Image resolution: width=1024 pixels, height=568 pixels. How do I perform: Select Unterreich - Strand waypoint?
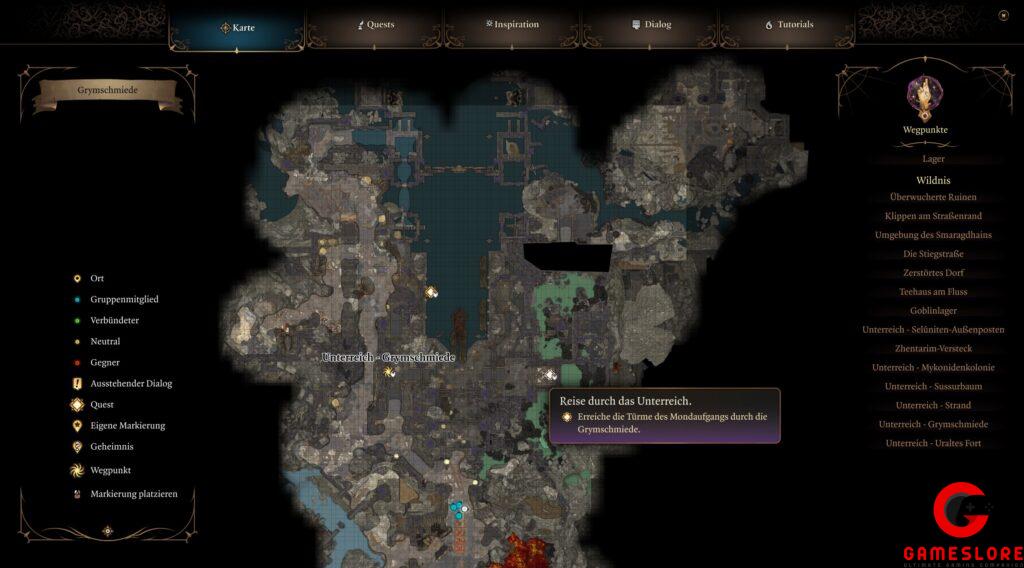tap(933, 406)
